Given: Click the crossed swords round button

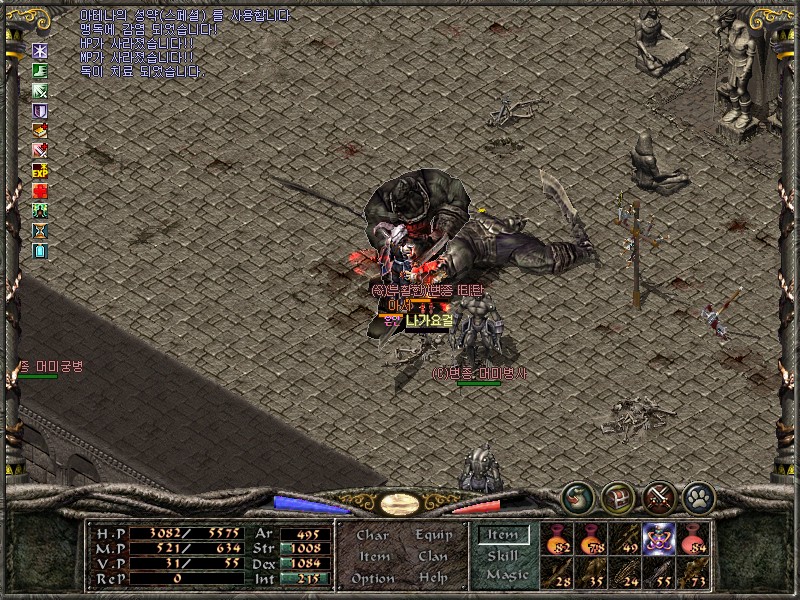Looking at the screenshot, I should pyautogui.click(x=658, y=496).
